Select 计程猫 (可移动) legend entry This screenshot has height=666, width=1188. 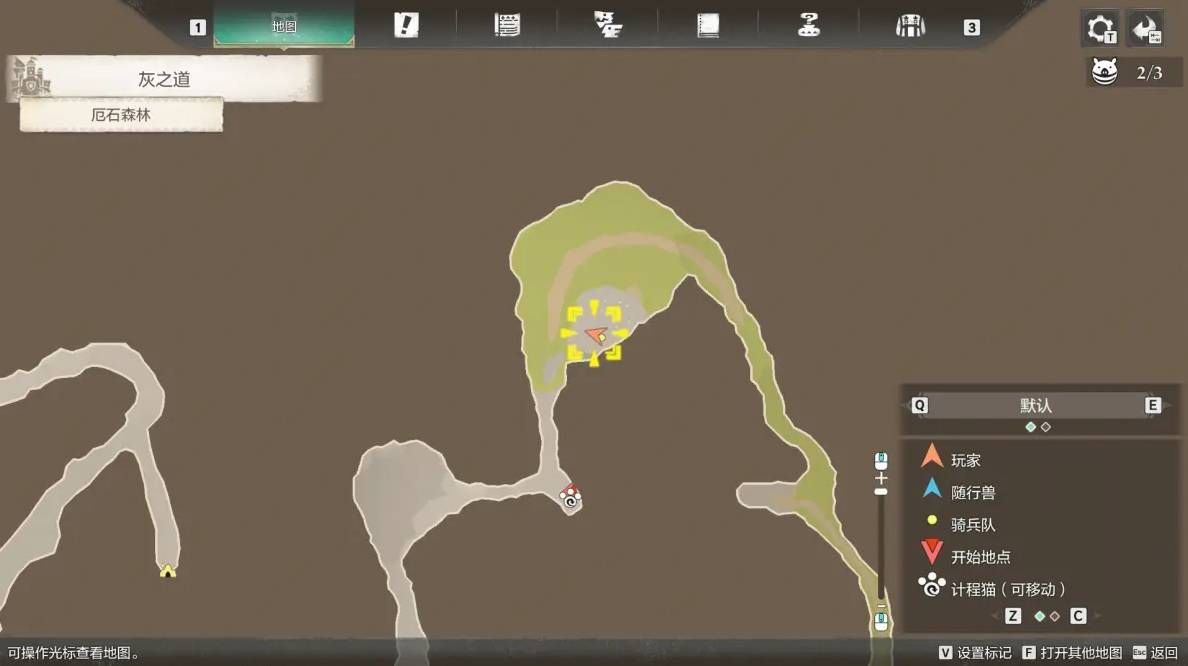tap(1007, 588)
